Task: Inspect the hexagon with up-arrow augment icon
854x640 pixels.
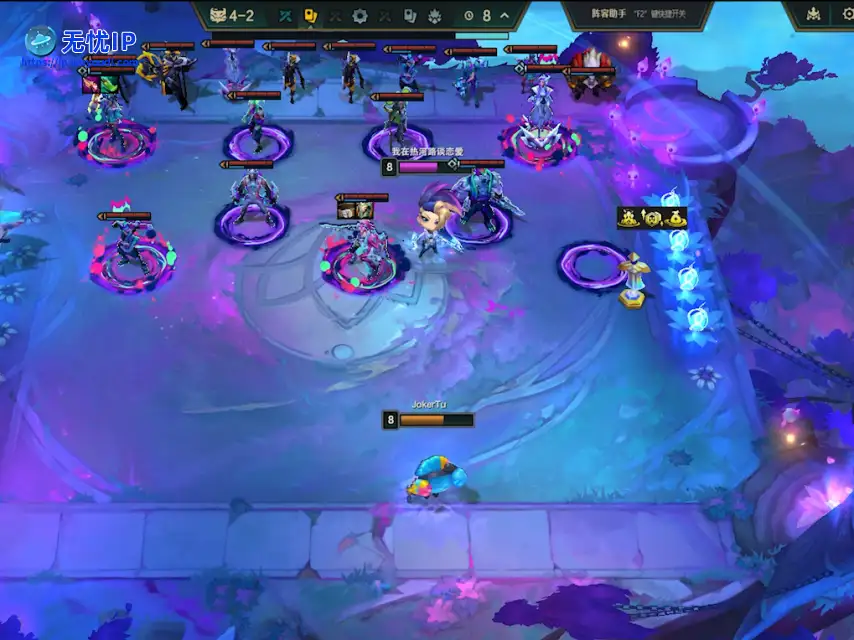Action: pyautogui.click(x=652, y=217)
